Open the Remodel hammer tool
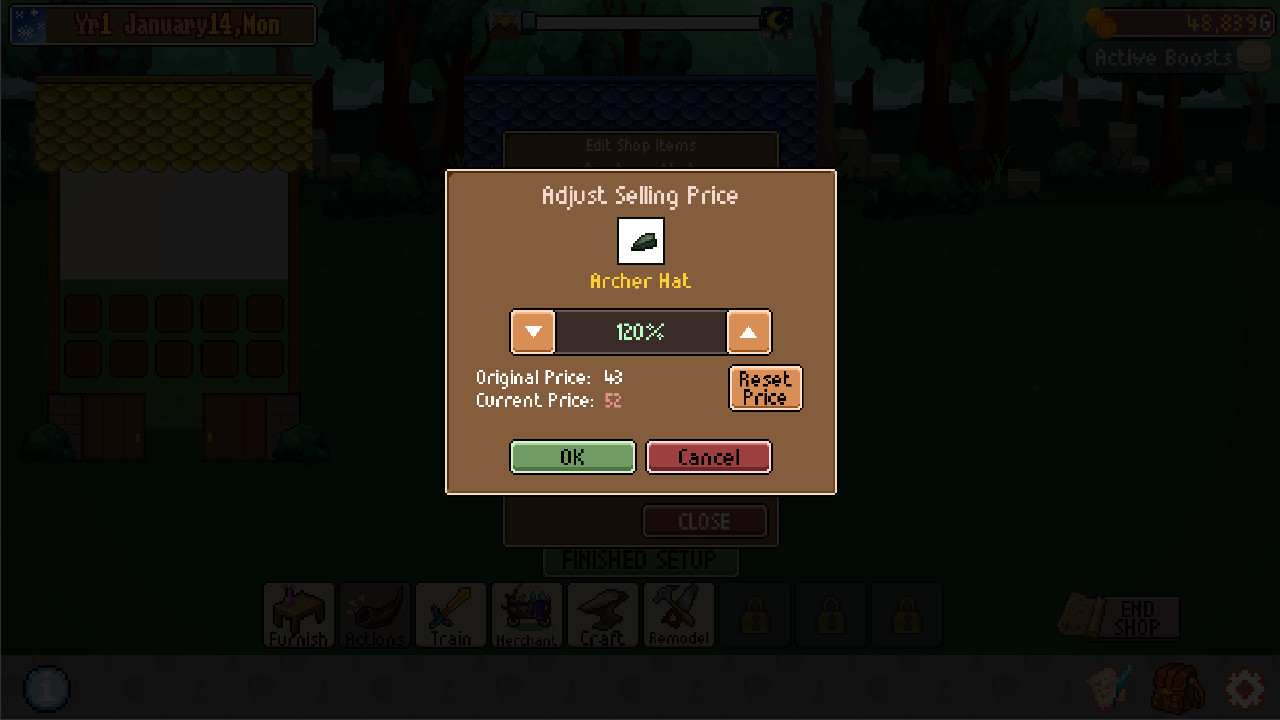This screenshot has height=720, width=1280. [x=678, y=615]
